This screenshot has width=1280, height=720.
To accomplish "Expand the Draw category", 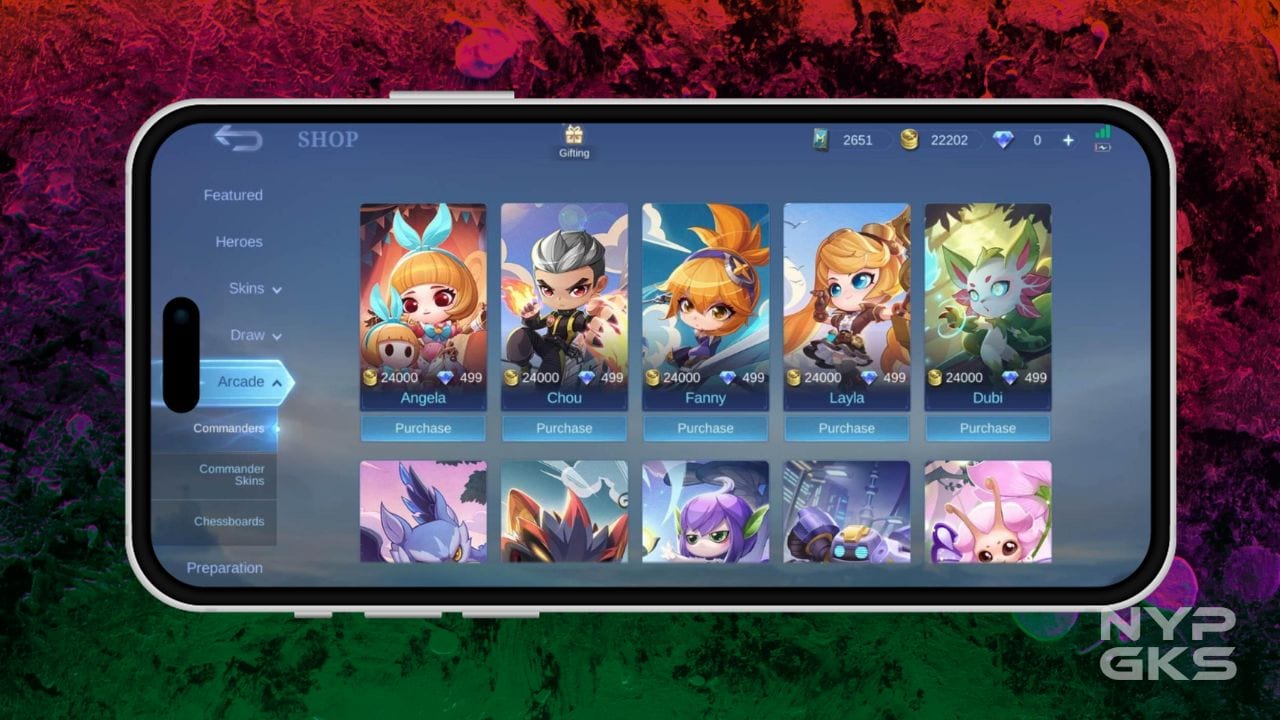I will [255, 335].
